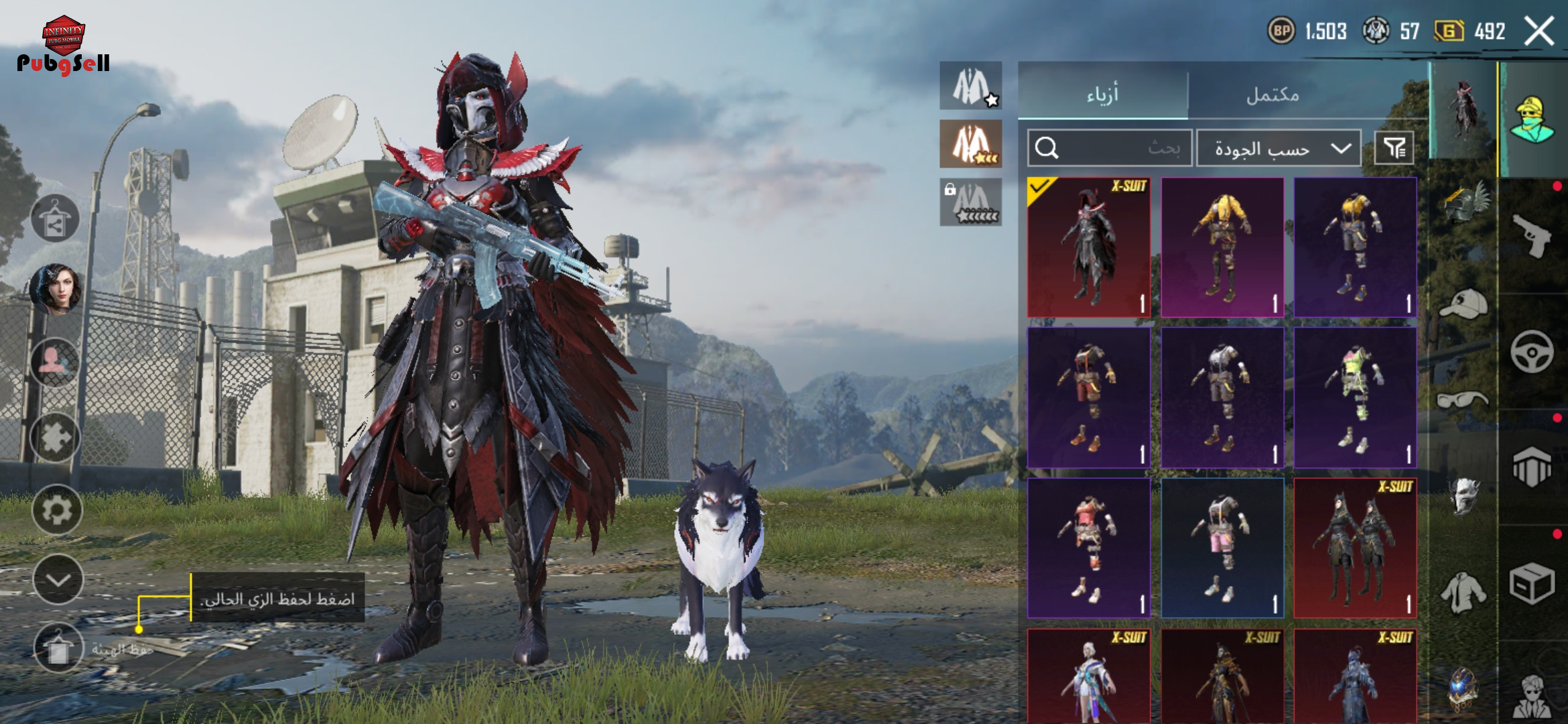Open the sunglasses eyewear category
Viewport: 1568px width, 724px height.
click(x=1463, y=401)
